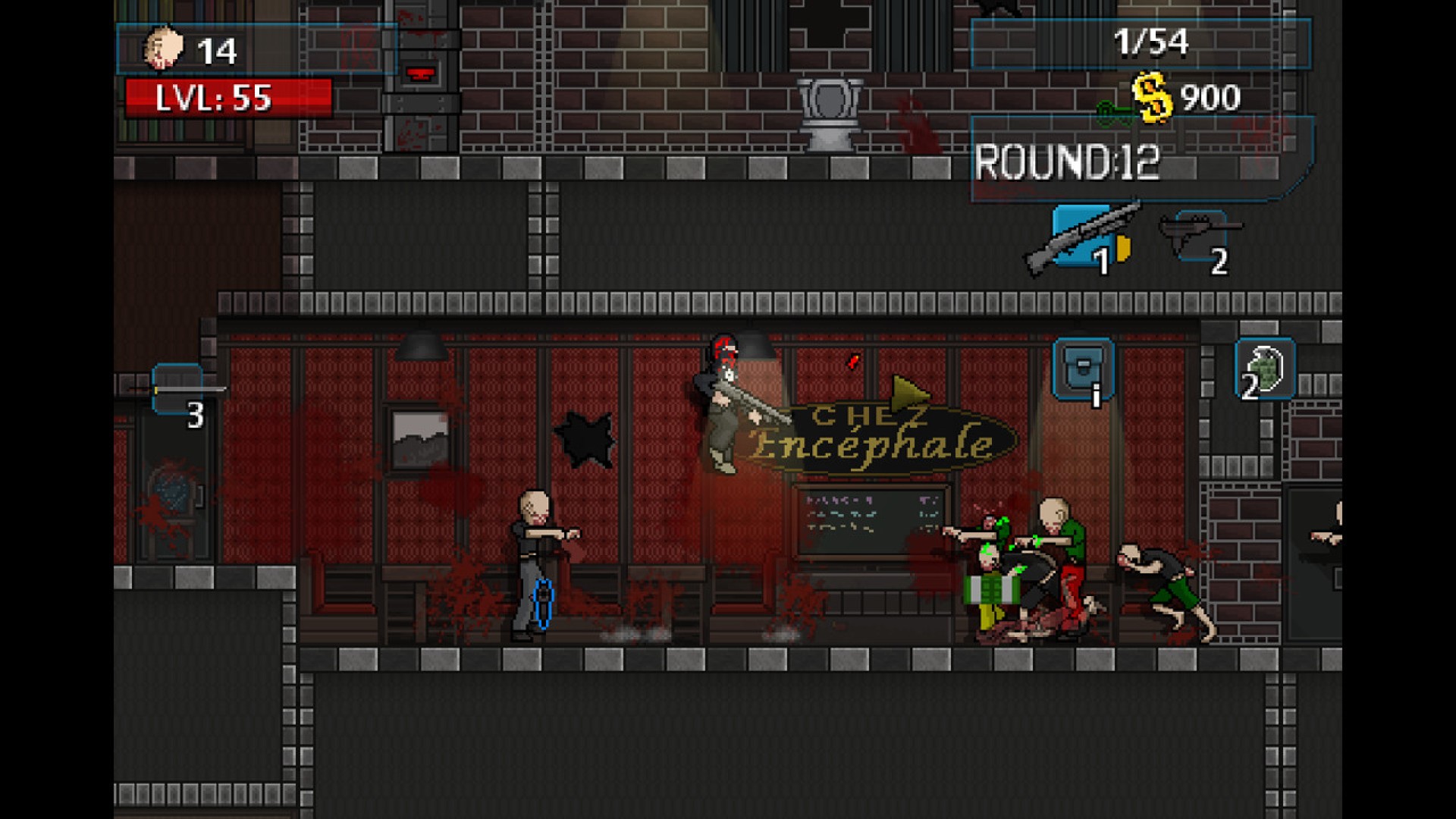Use the grenade slot
This screenshot has width=1456, height=819.
[x=1265, y=369]
